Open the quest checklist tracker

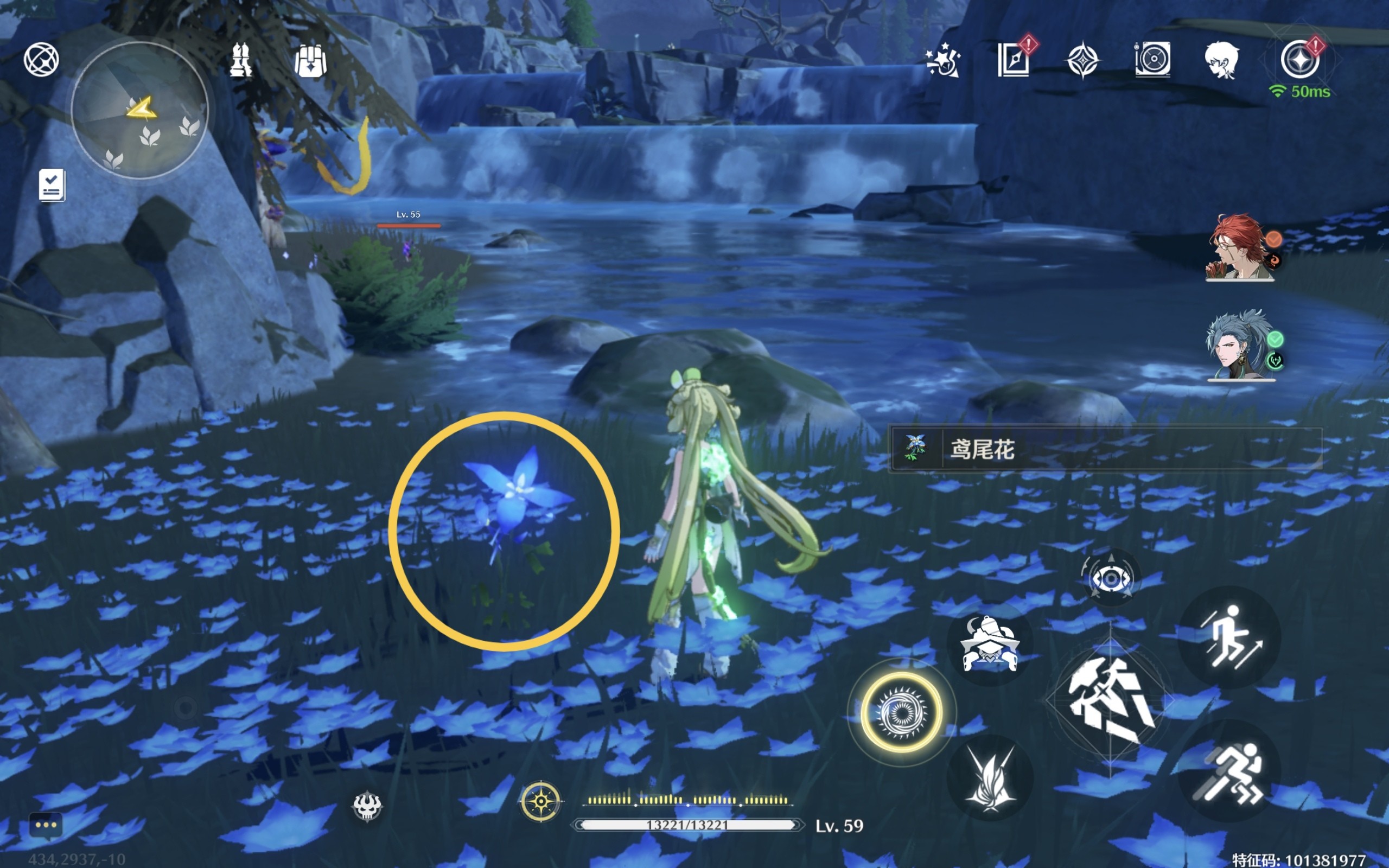(x=52, y=185)
